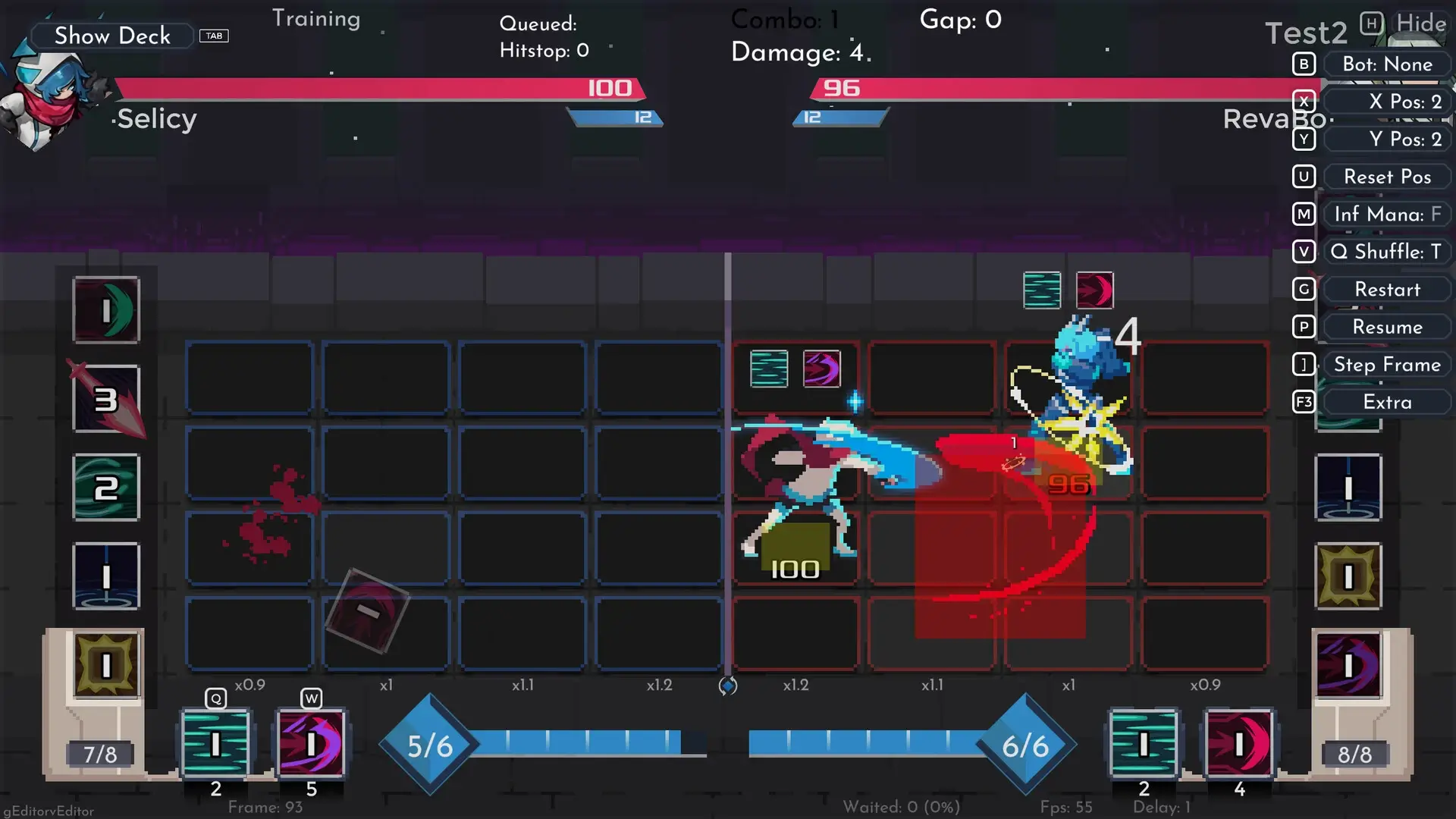Image resolution: width=1456 pixels, height=819 pixels.
Task: Open the Show Deck panel
Action: (x=112, y=36)
